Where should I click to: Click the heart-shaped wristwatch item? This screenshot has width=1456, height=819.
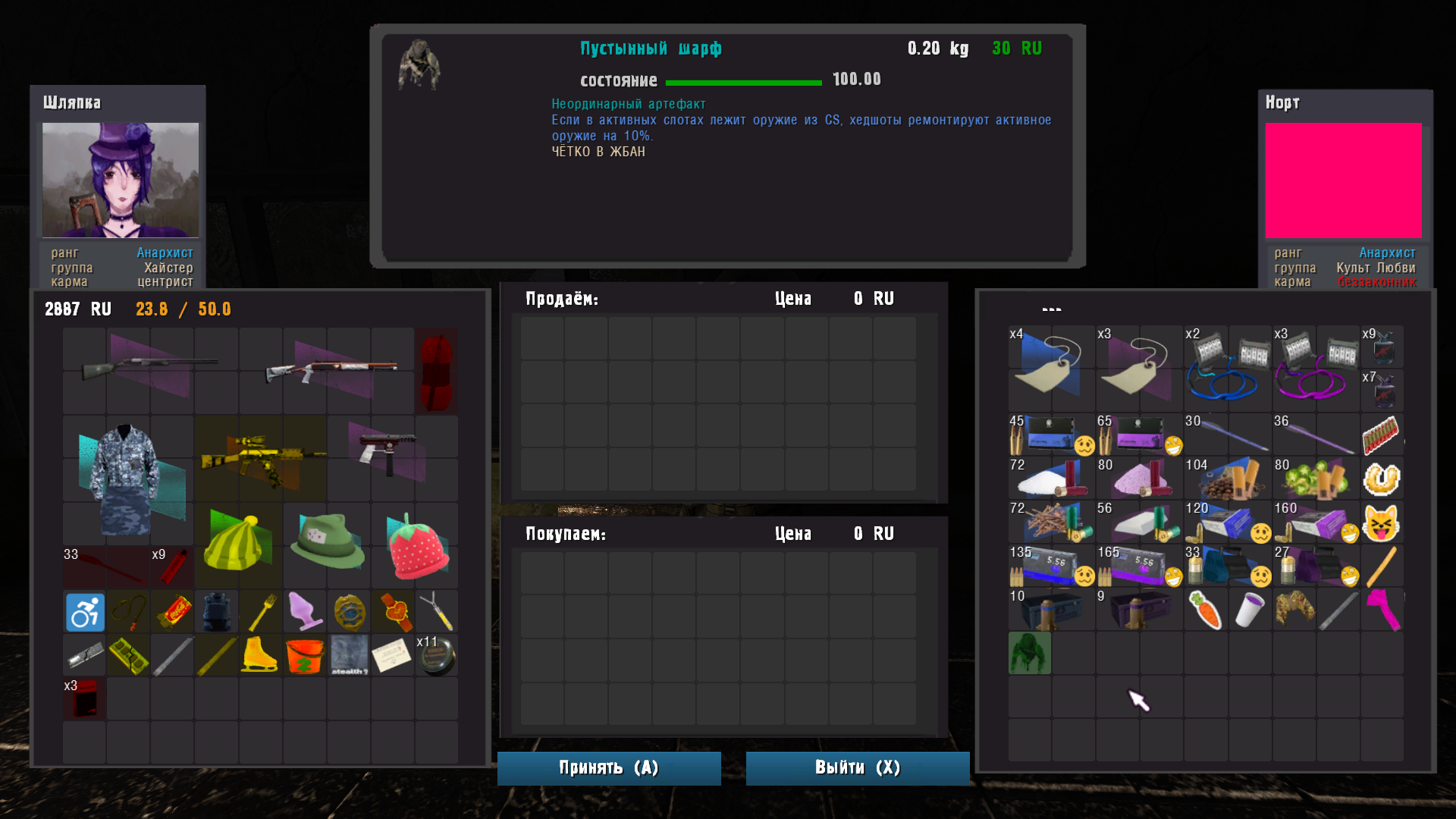coord(392,612)
